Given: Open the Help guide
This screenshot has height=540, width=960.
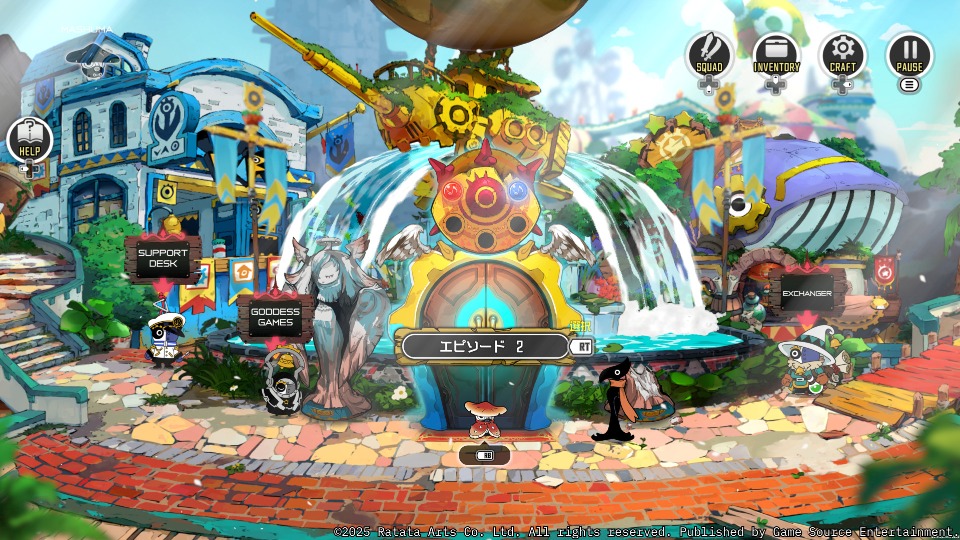Looking at the screenshot, I should pos(29,139).
